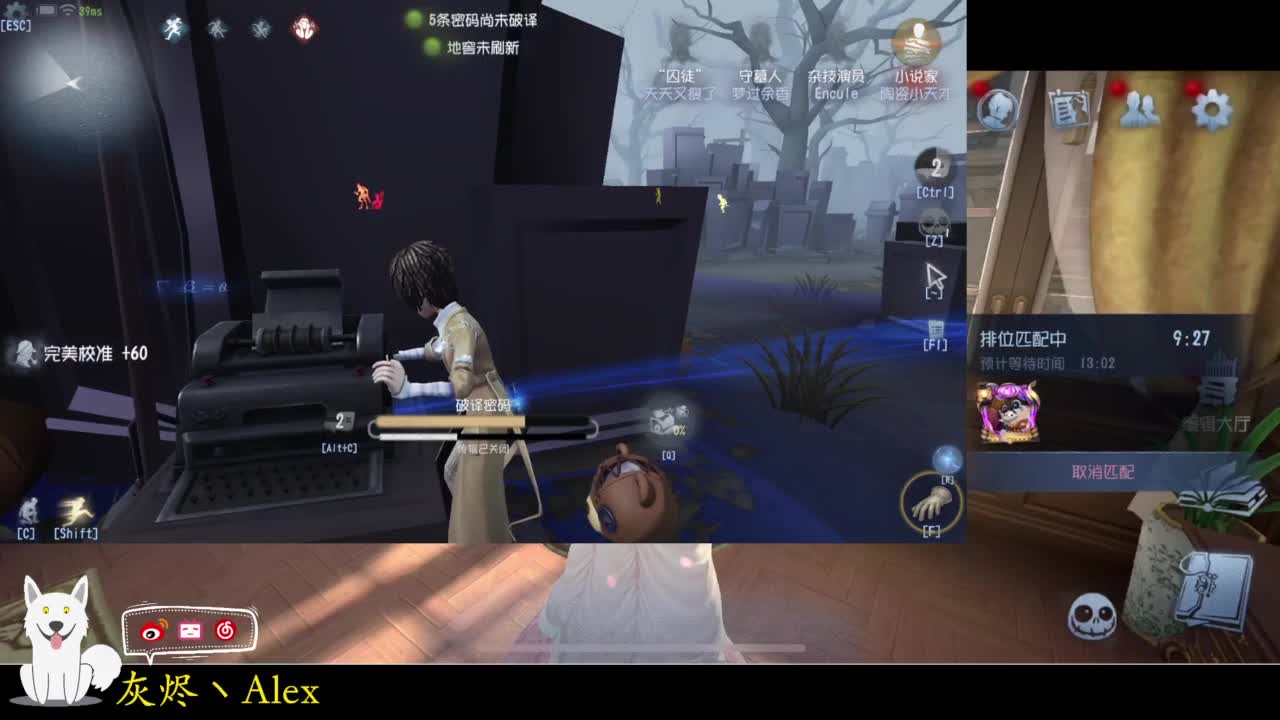Click the first survivor status icon top toolbar
The height and width of the screenshot is (720, 1280).
[x=172, y=27]
